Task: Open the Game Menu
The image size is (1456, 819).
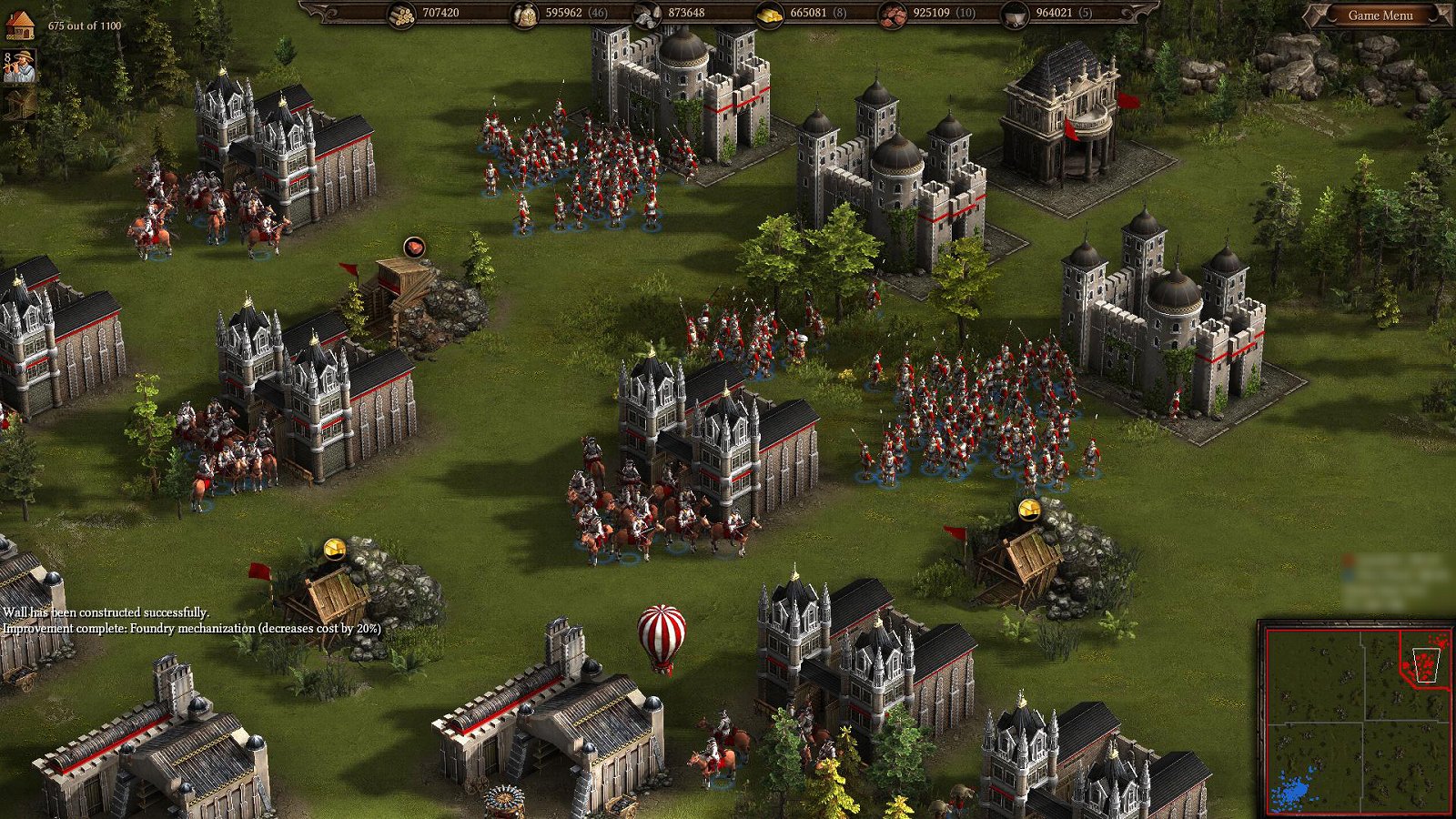Action: pyautogui.click(x=1380, y=15)
